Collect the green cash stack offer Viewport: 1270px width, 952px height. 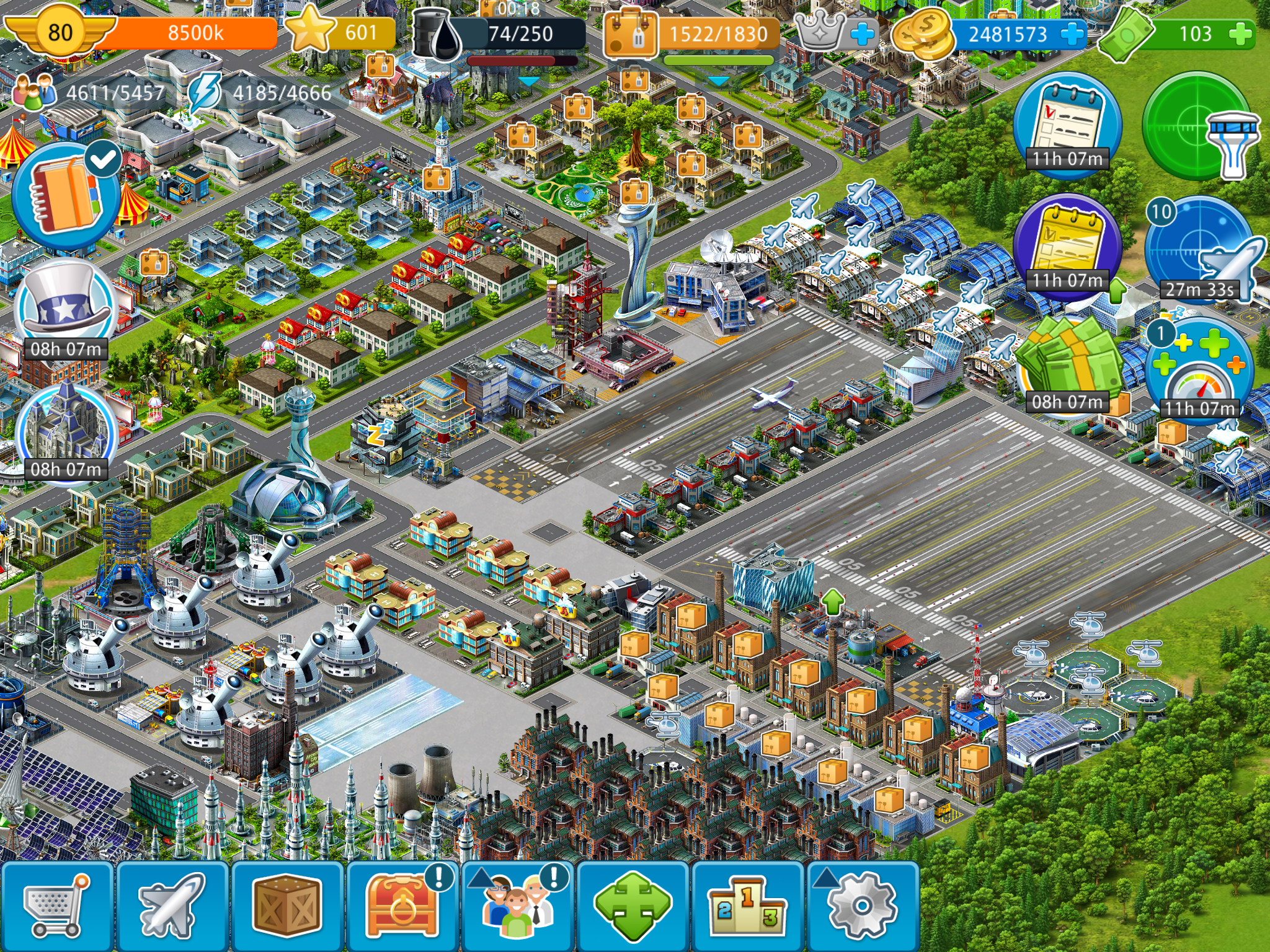pos(1068,367)
